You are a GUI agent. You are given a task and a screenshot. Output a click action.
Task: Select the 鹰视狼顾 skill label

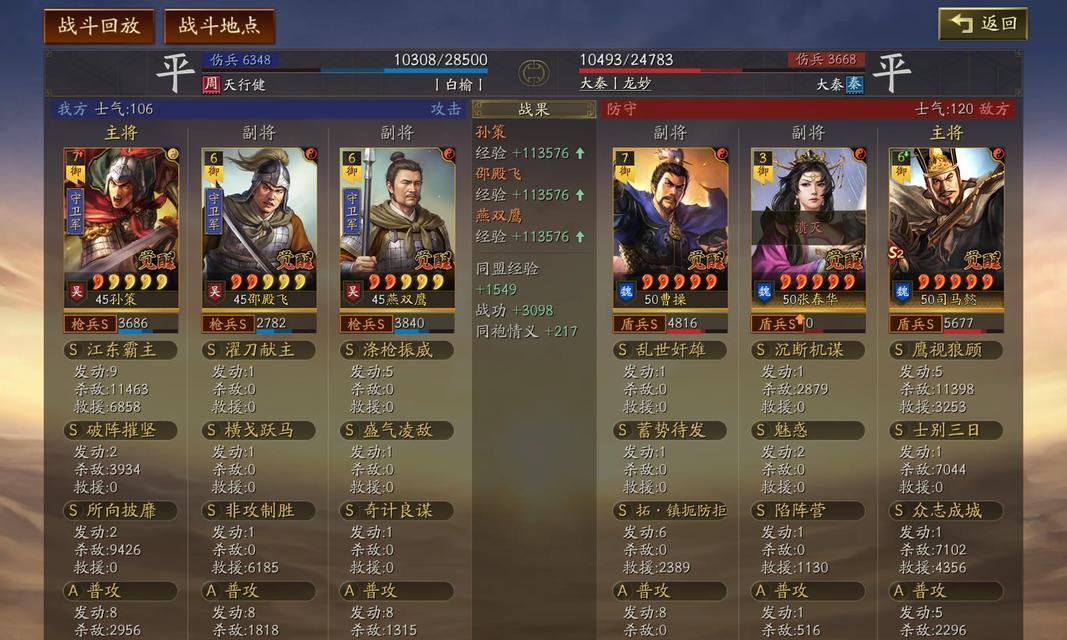(946, 350)
